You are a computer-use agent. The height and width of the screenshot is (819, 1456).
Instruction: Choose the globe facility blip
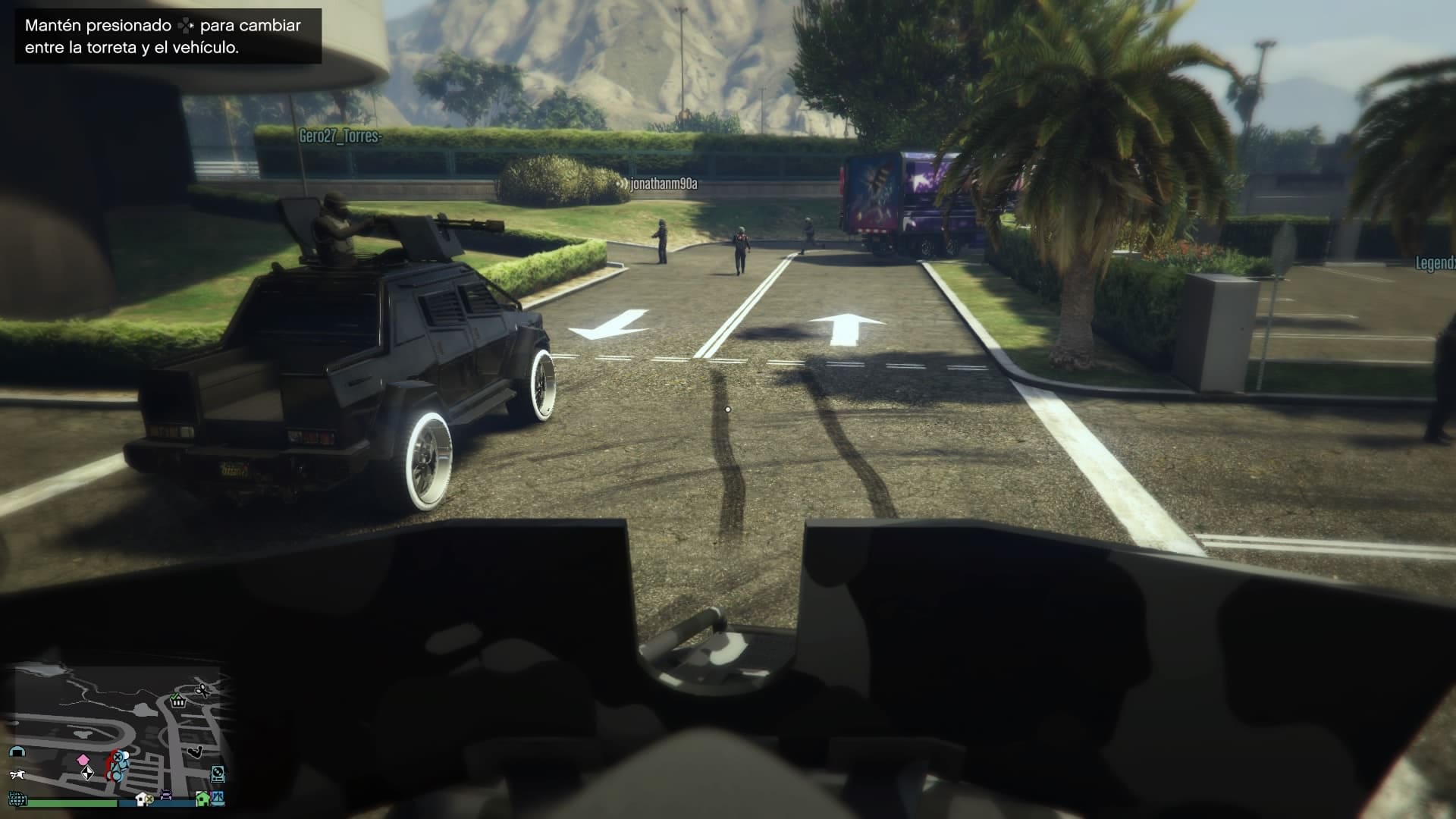pos(17,799)
